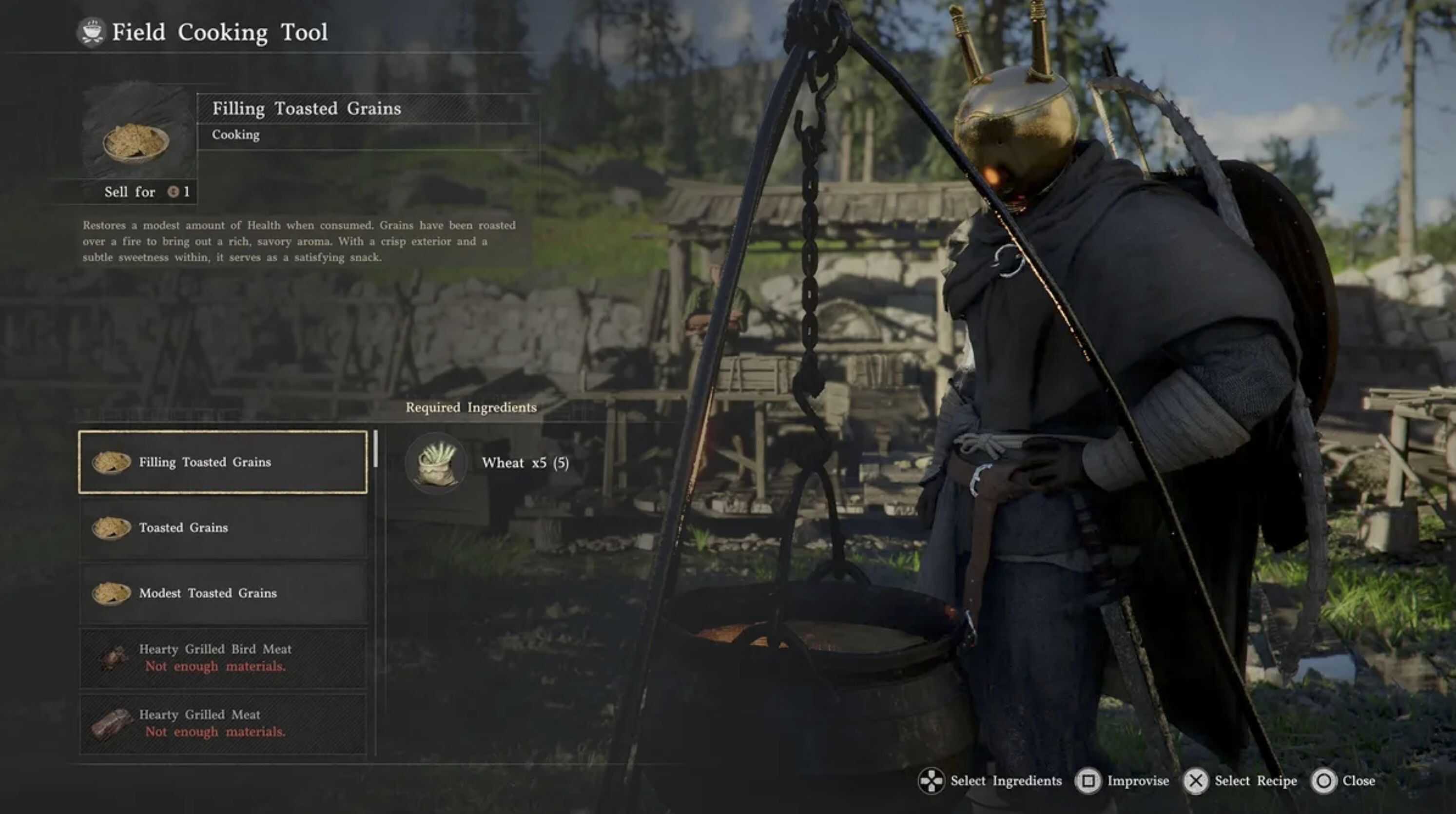Image resolution: width=1456 pixels, height=814 pixels.
Task: Choose the Hearty Grilled Meat recipe
Action: coord(223,723)
